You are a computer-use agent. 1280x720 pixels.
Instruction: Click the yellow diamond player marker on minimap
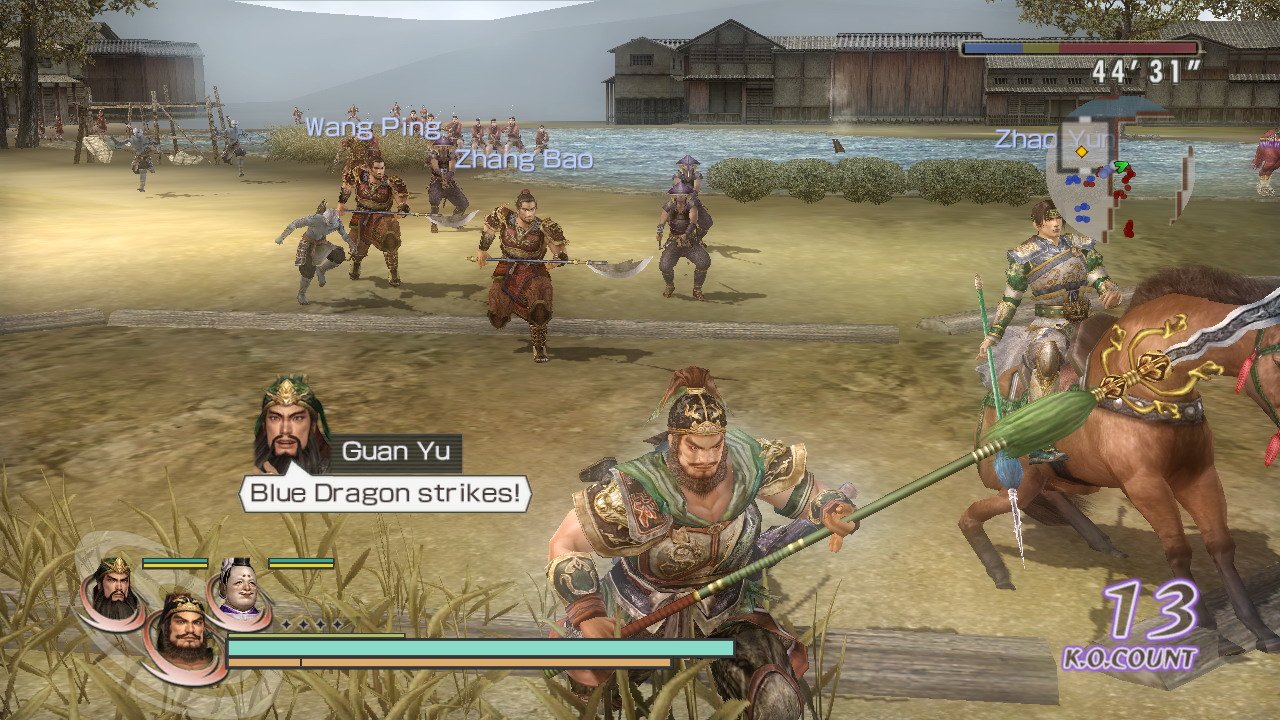[x=1081, y=151]
